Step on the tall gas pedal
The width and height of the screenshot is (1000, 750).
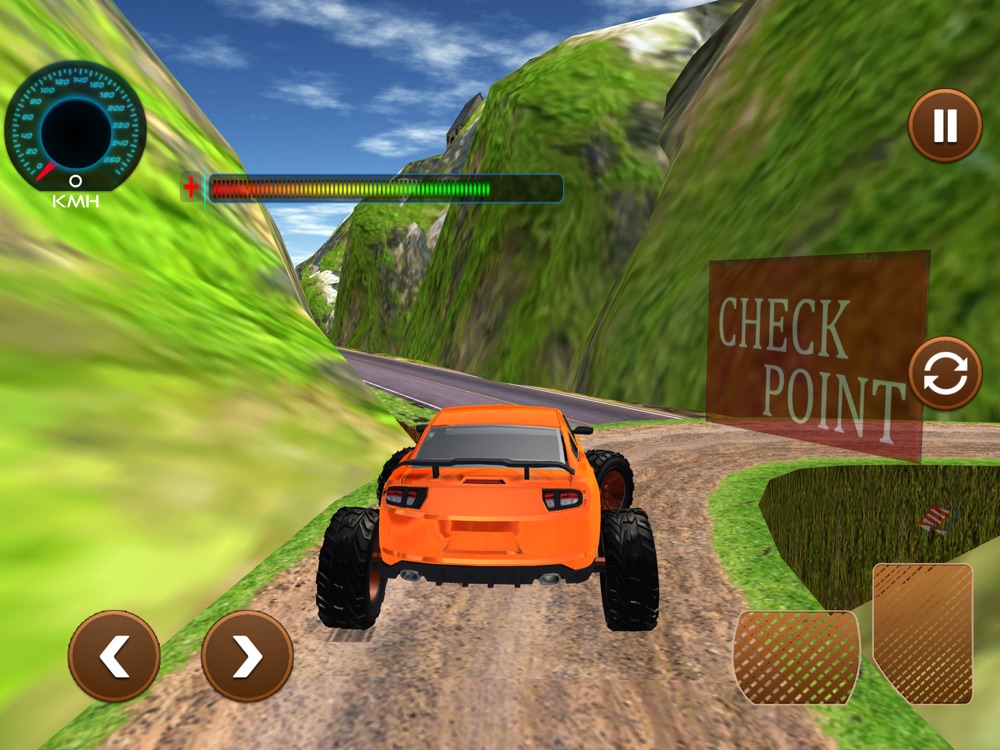tap(922, 632)
